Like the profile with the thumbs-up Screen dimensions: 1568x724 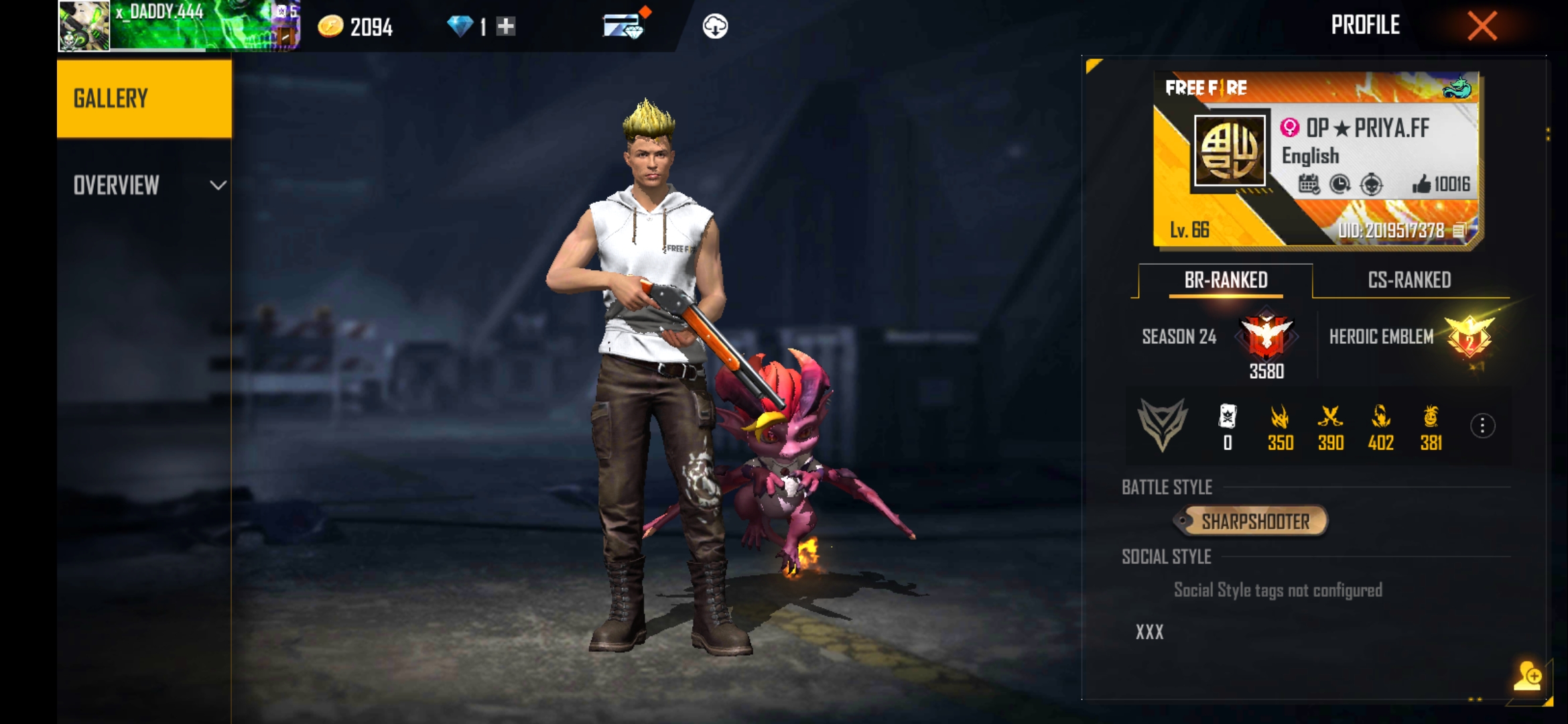point(1421,184)
